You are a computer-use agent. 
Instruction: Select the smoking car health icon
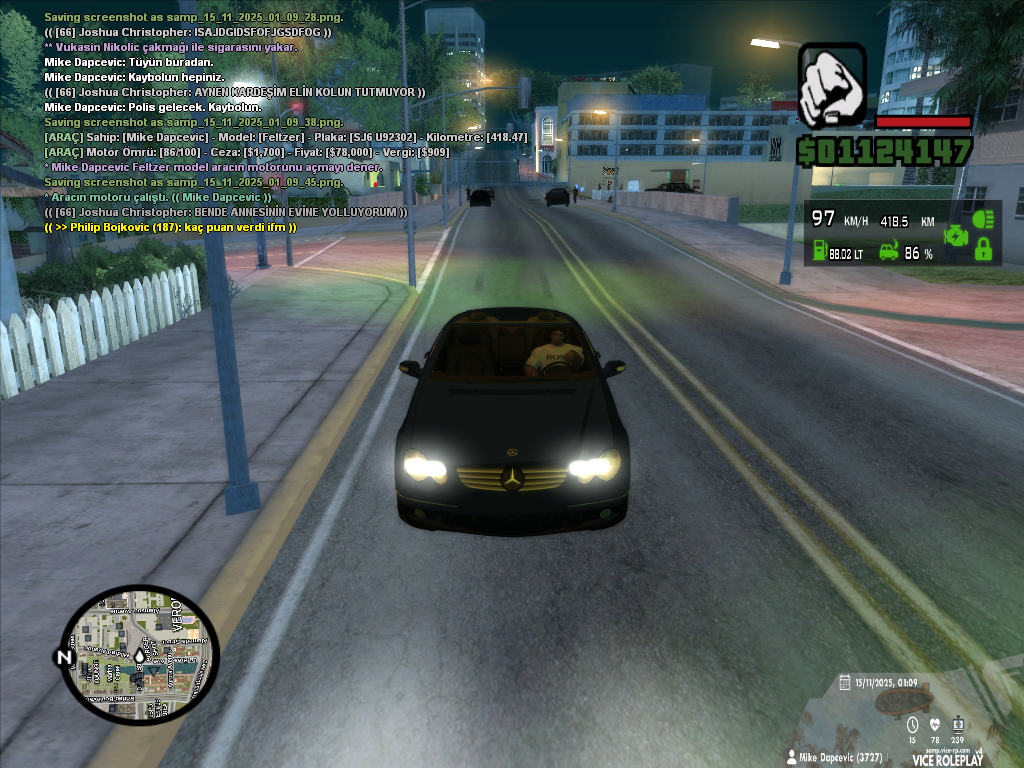[x=888, y=251]
